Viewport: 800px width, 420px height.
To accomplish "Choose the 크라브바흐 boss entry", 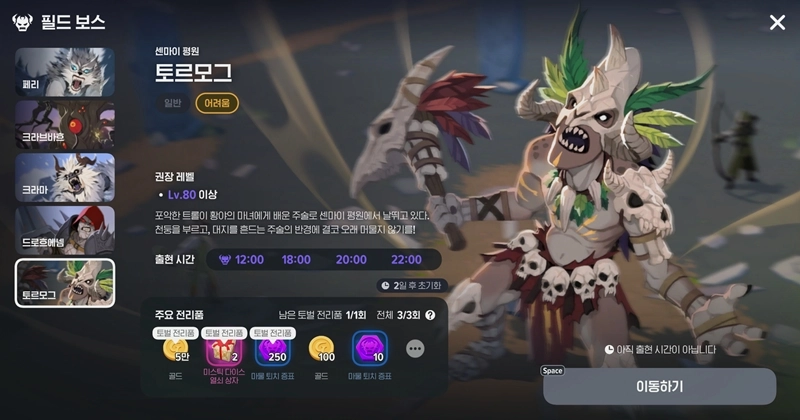I will pos(65,125).
